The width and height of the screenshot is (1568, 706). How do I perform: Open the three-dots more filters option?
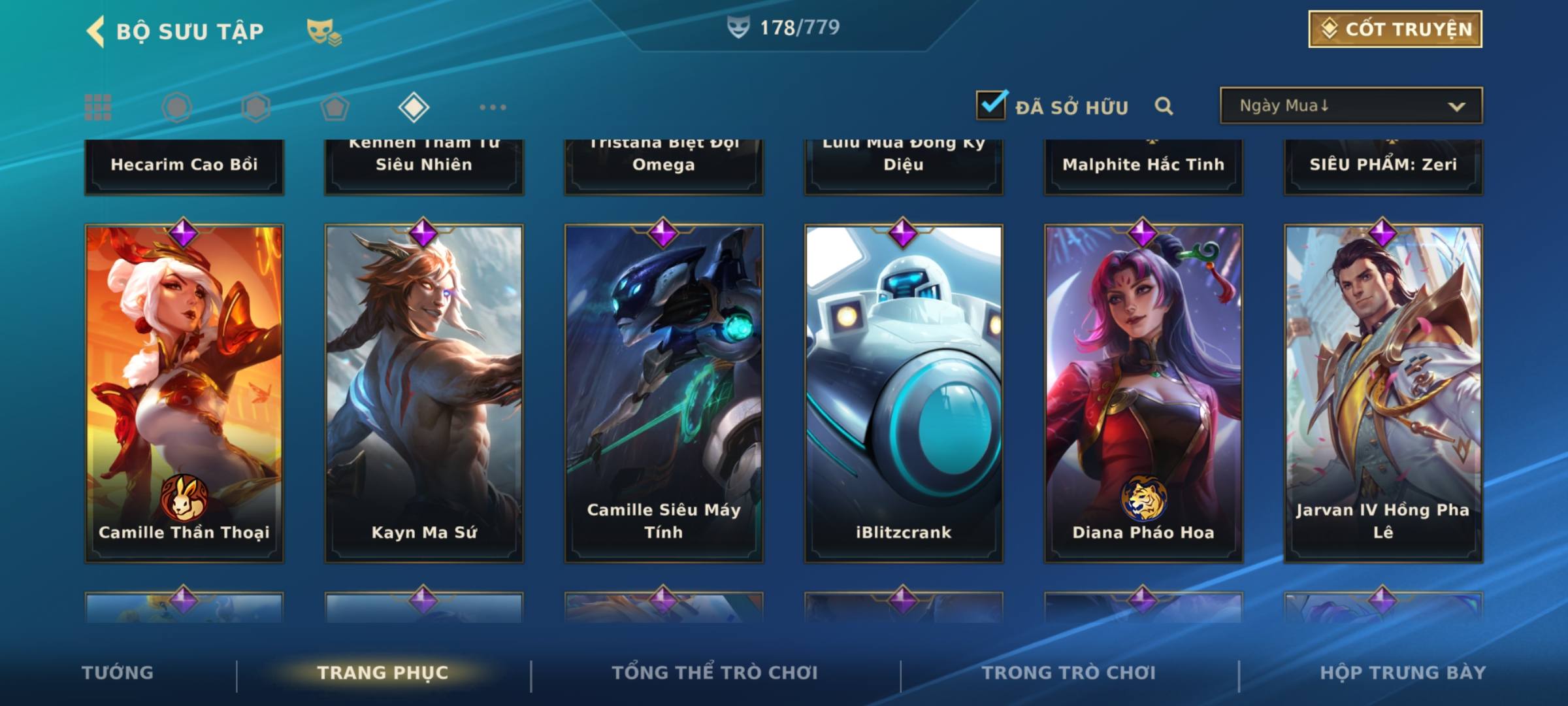tap(493, 107)
